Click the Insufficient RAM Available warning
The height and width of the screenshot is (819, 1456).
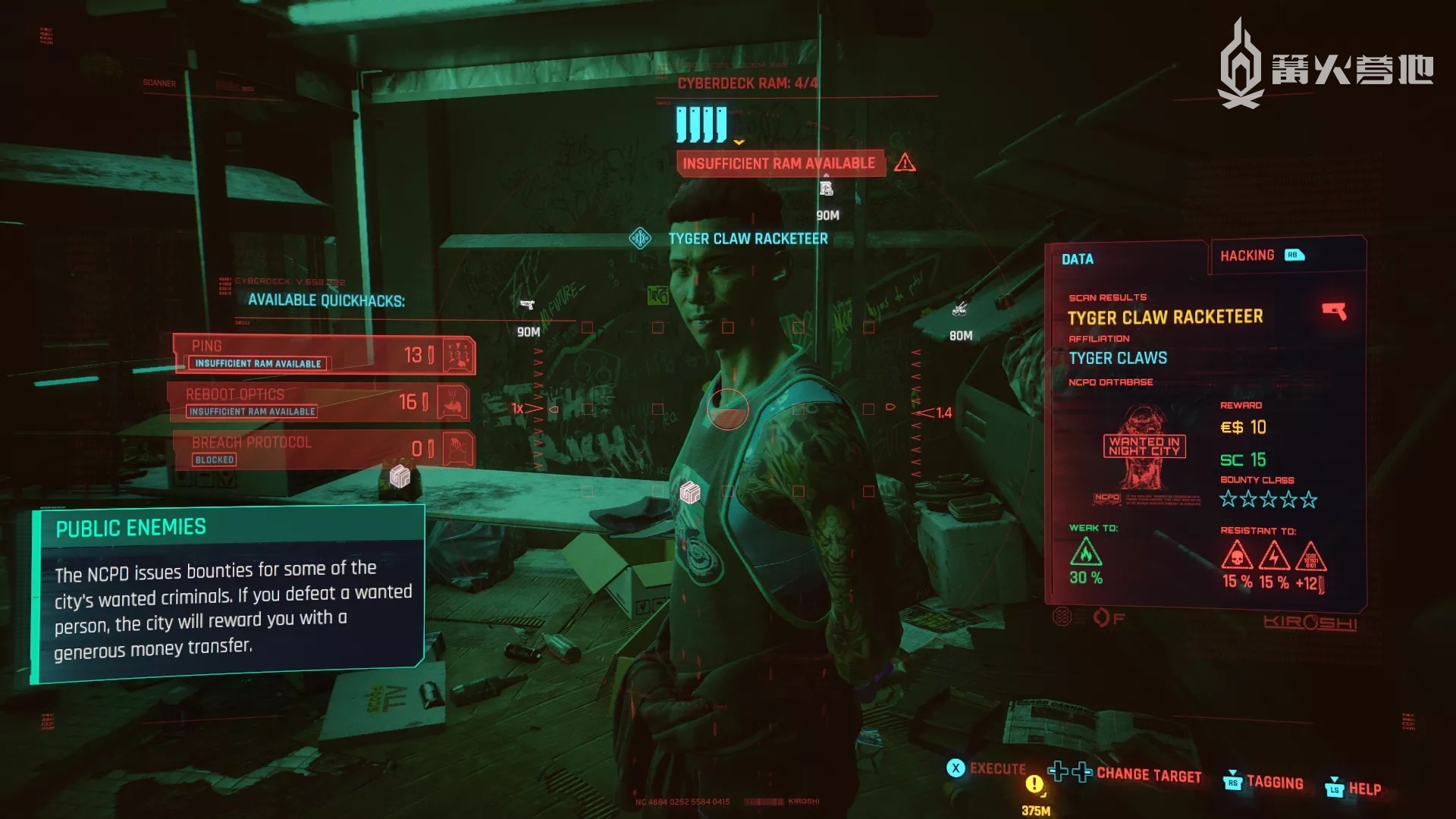click(x=780, y=163)
